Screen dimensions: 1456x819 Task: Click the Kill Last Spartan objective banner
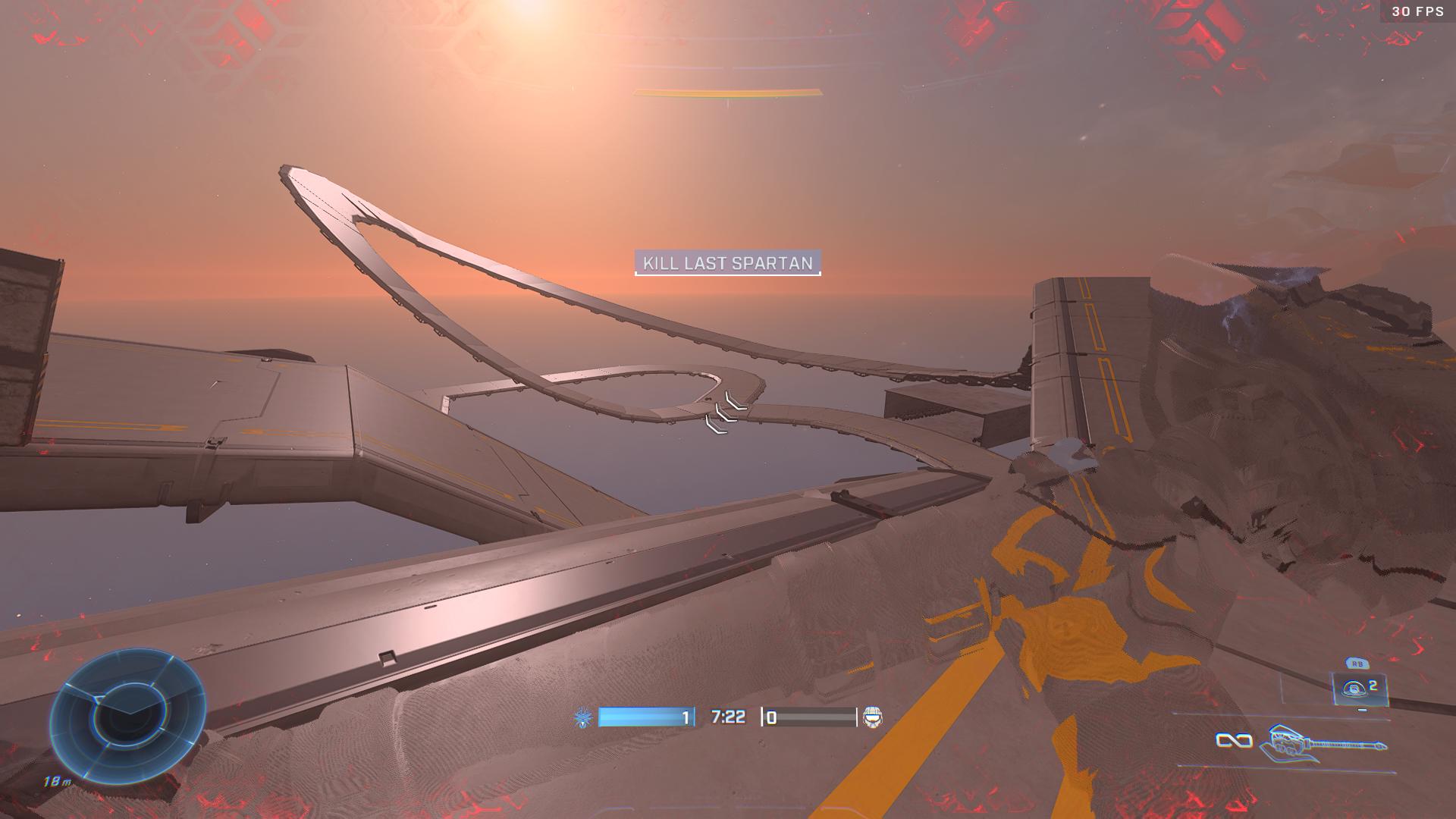point(727,263)
